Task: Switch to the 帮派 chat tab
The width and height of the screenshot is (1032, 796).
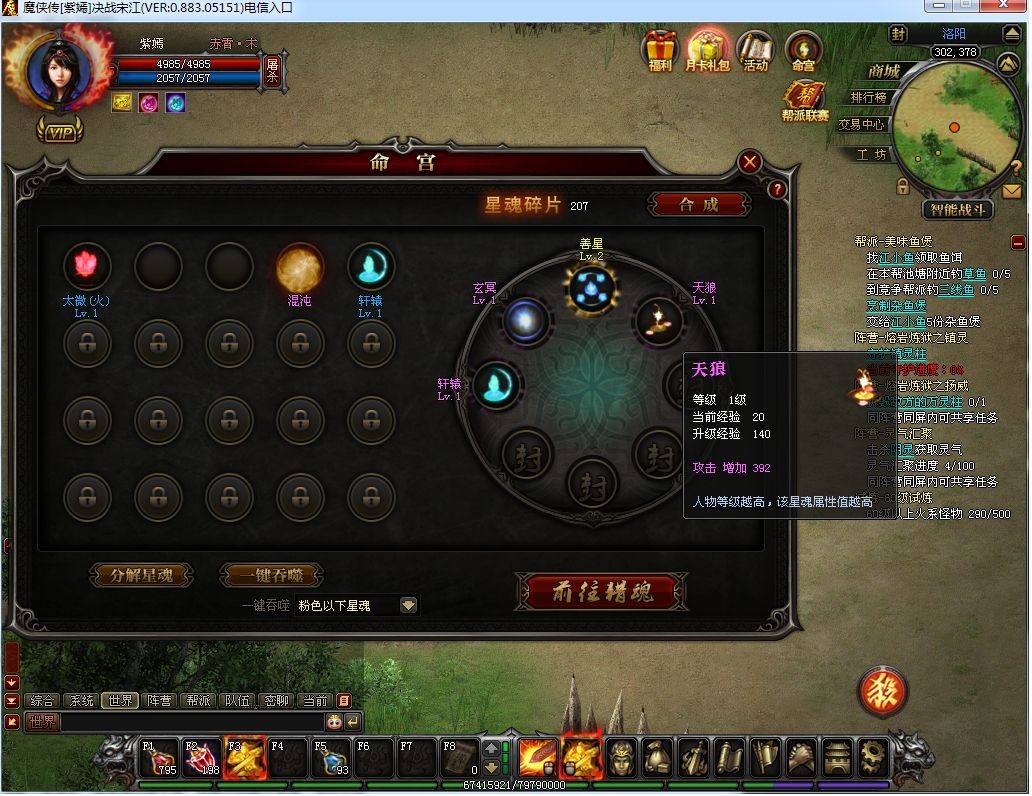Action: click(199, 701)
